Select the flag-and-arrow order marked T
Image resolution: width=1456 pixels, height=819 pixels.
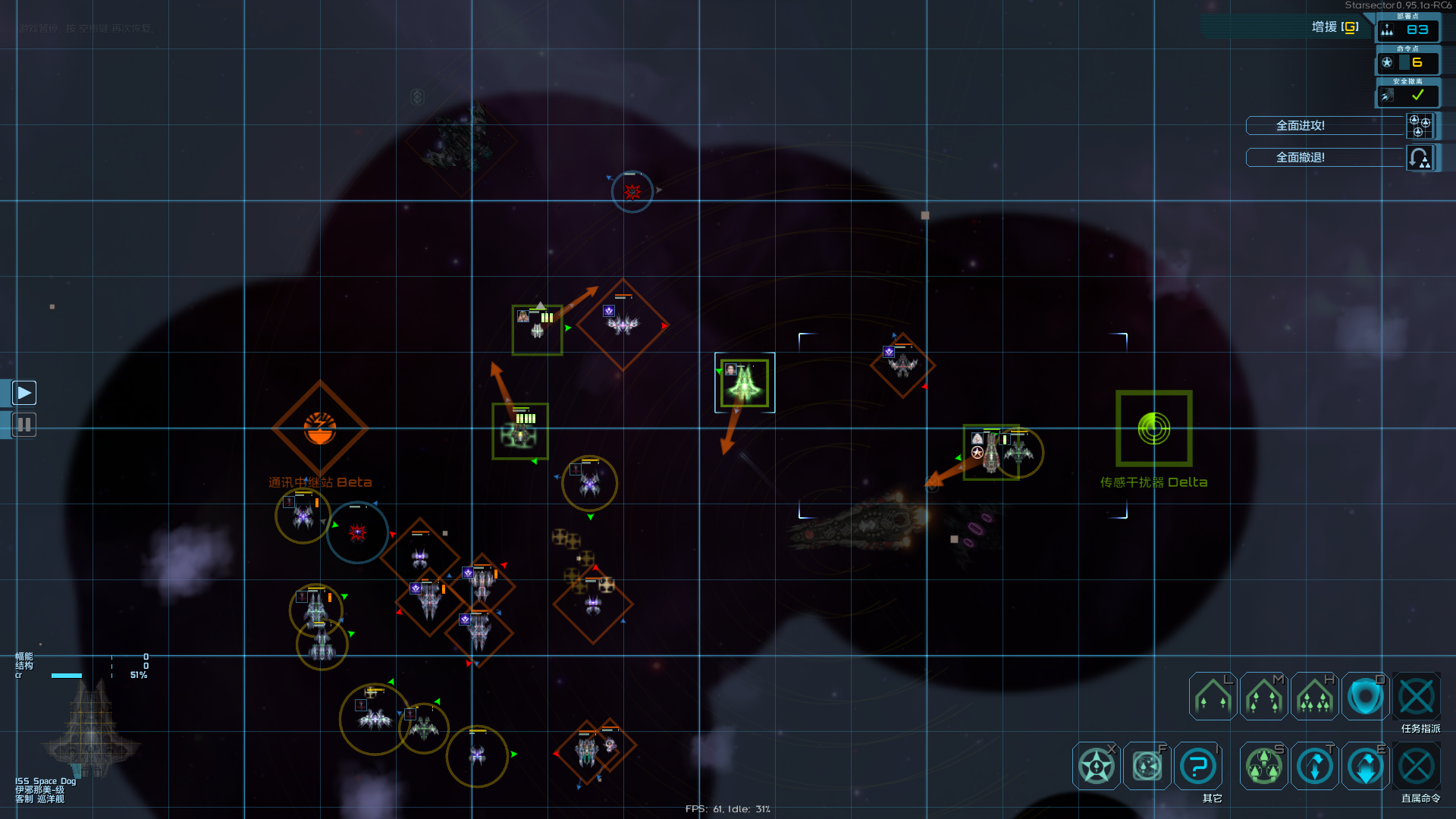click(x=1314, y=766)
